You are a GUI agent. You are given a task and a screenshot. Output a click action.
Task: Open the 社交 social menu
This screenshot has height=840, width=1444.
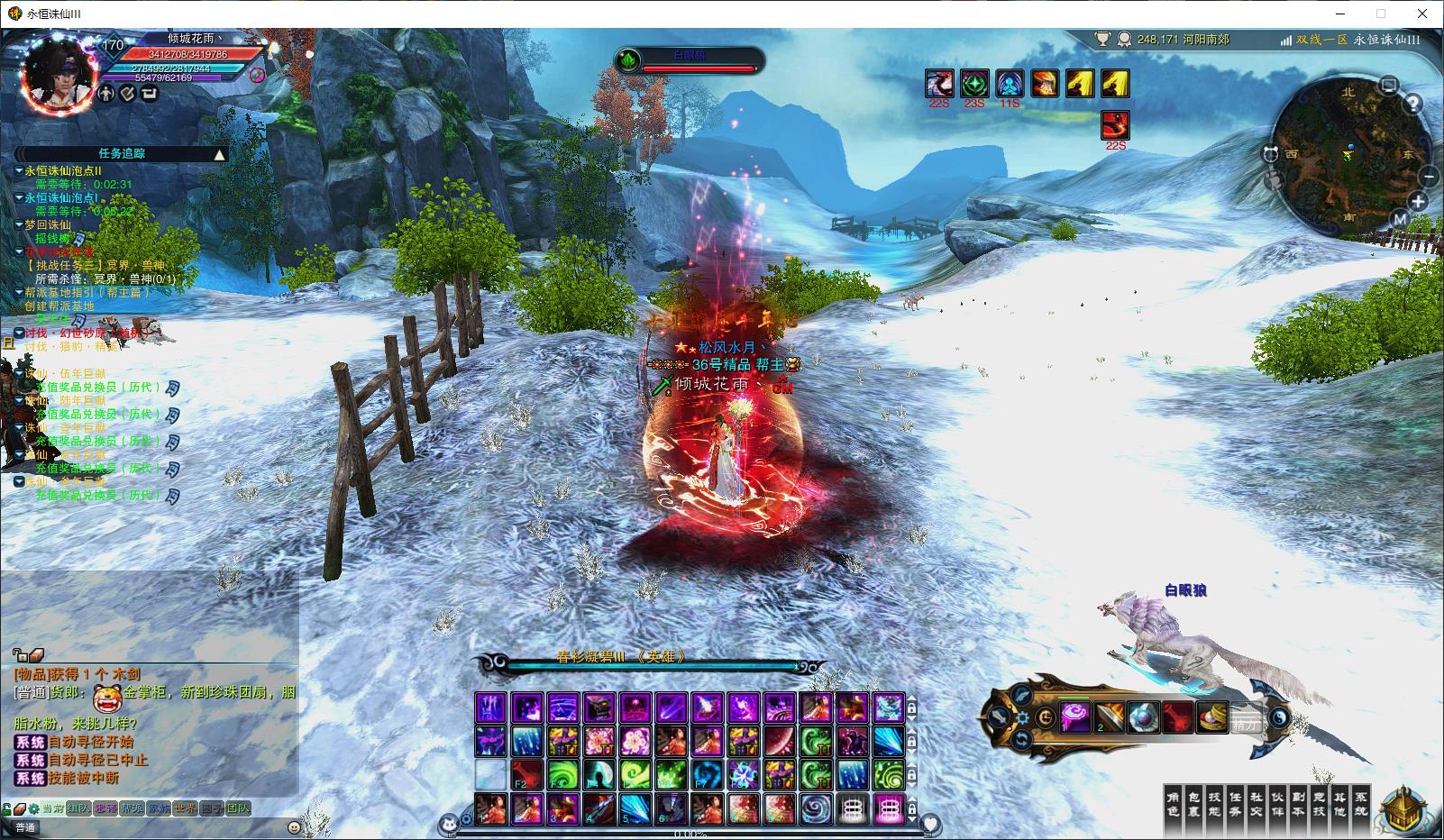pyautogui.click(x=1257, y=804)
